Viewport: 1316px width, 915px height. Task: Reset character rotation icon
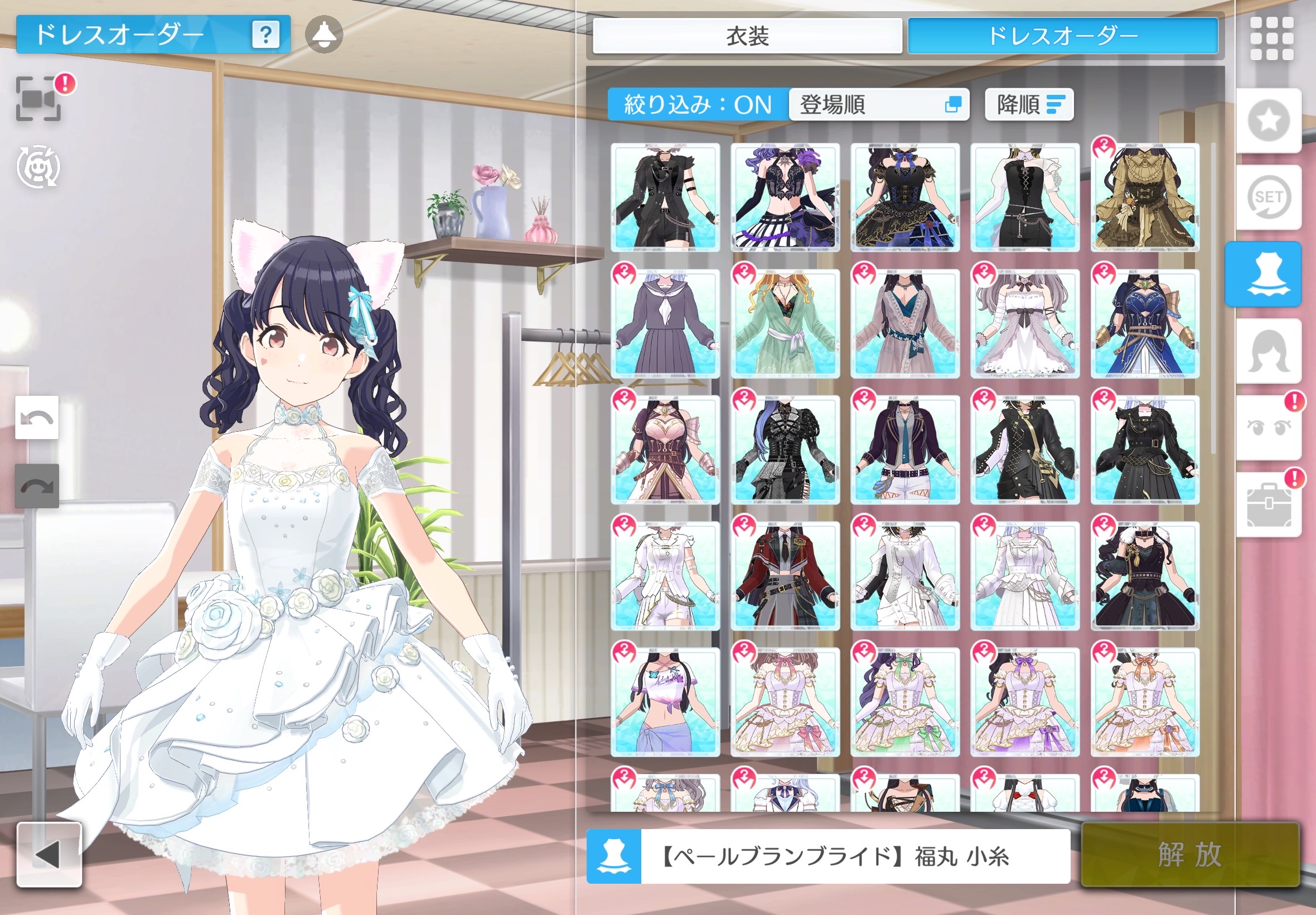coord(38,167)
